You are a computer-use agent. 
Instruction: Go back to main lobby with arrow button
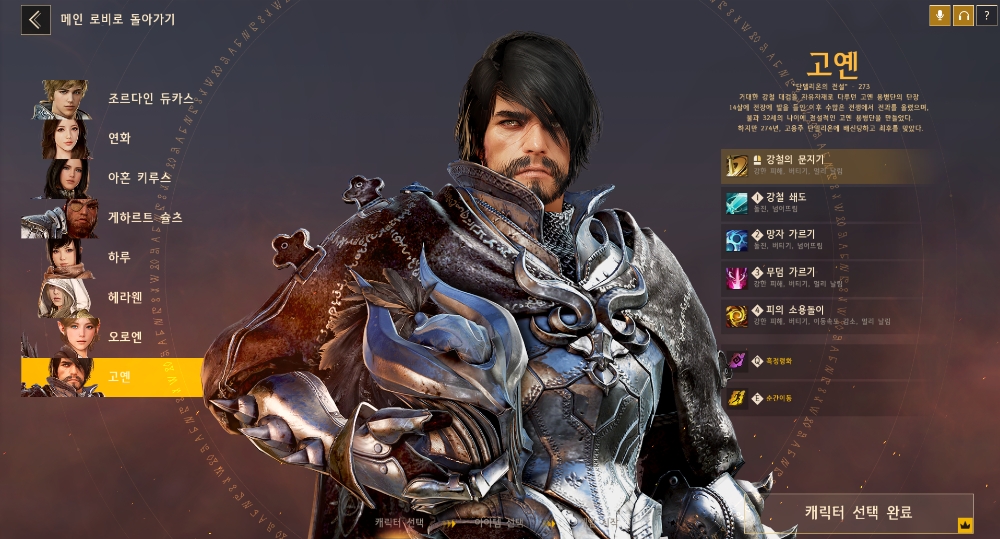coord(36,19)
